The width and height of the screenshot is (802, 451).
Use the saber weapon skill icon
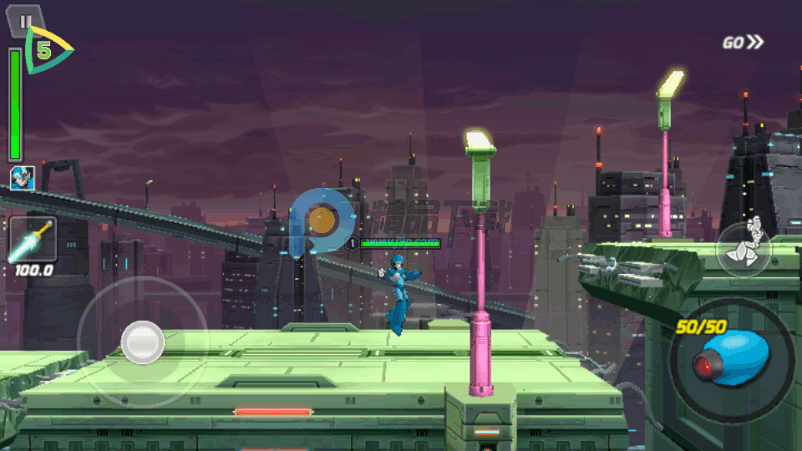[31, 242]
